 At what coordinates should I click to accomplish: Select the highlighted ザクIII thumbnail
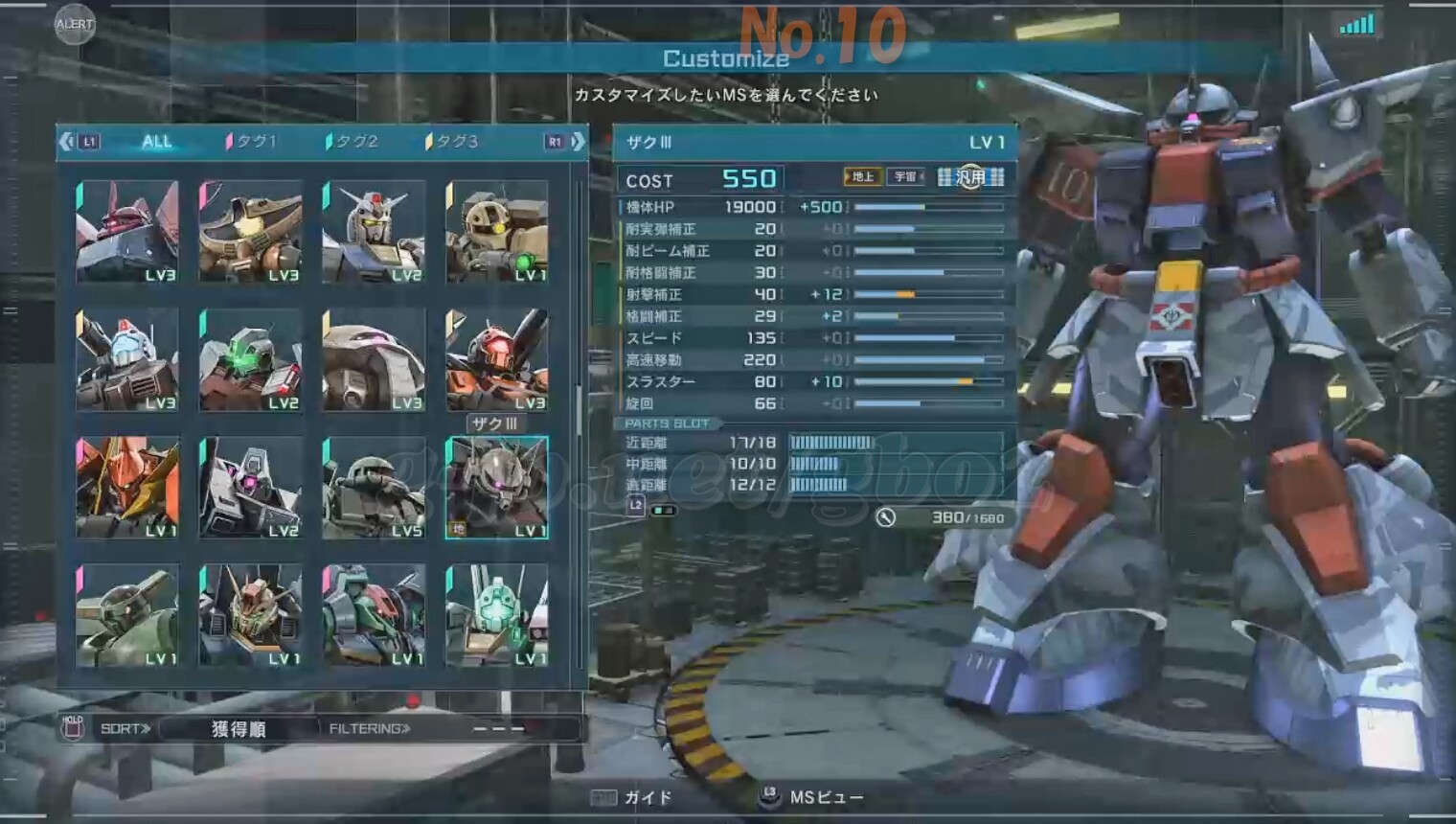pos(496,487)
